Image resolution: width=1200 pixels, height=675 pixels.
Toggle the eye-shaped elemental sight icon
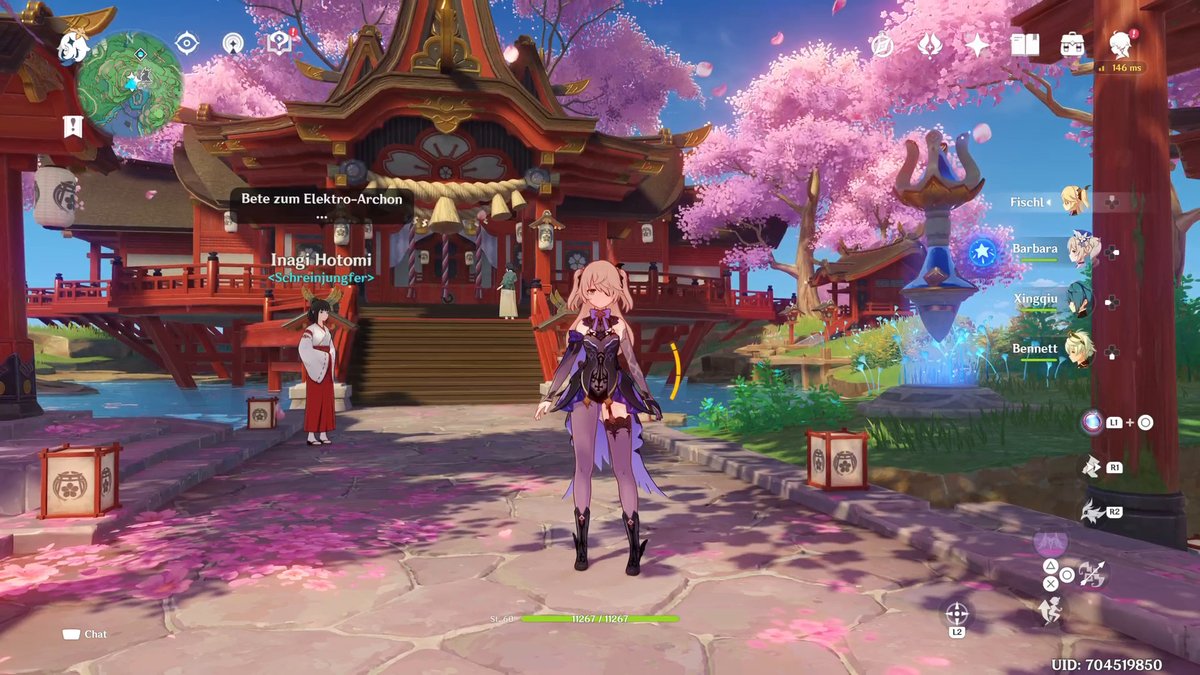tap(187, 43)
